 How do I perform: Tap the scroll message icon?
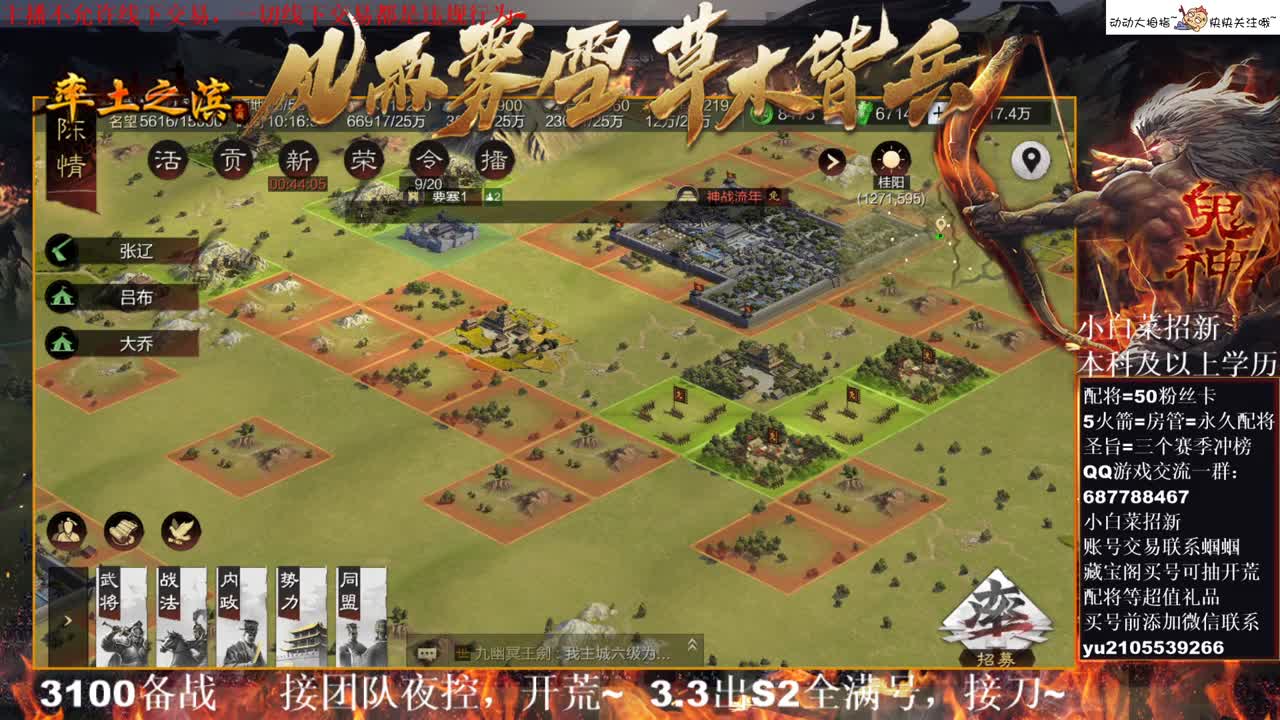(x=121, y=531)
